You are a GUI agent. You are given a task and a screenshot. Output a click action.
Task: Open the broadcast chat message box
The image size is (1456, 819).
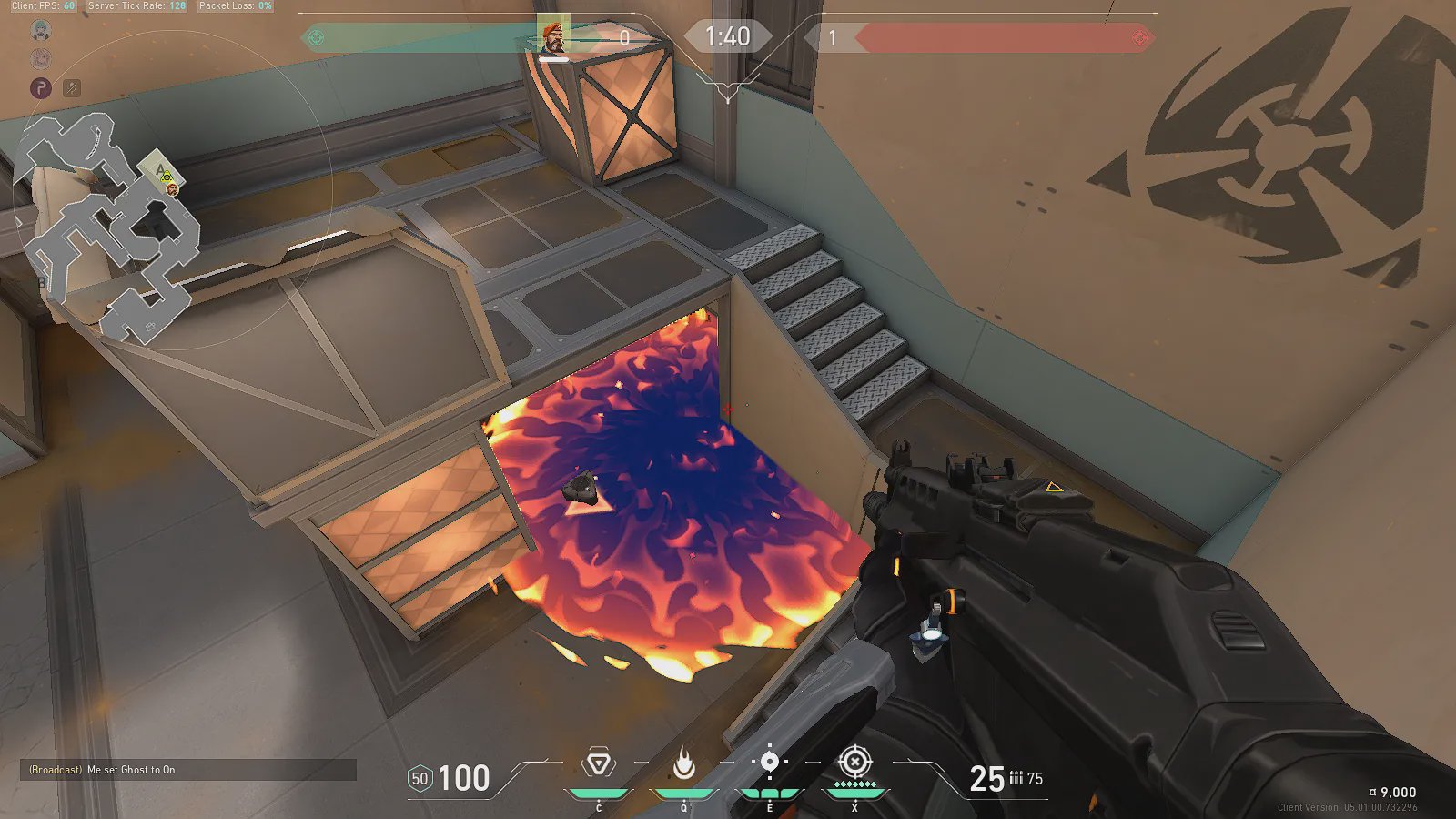click(x=187, y=770)
